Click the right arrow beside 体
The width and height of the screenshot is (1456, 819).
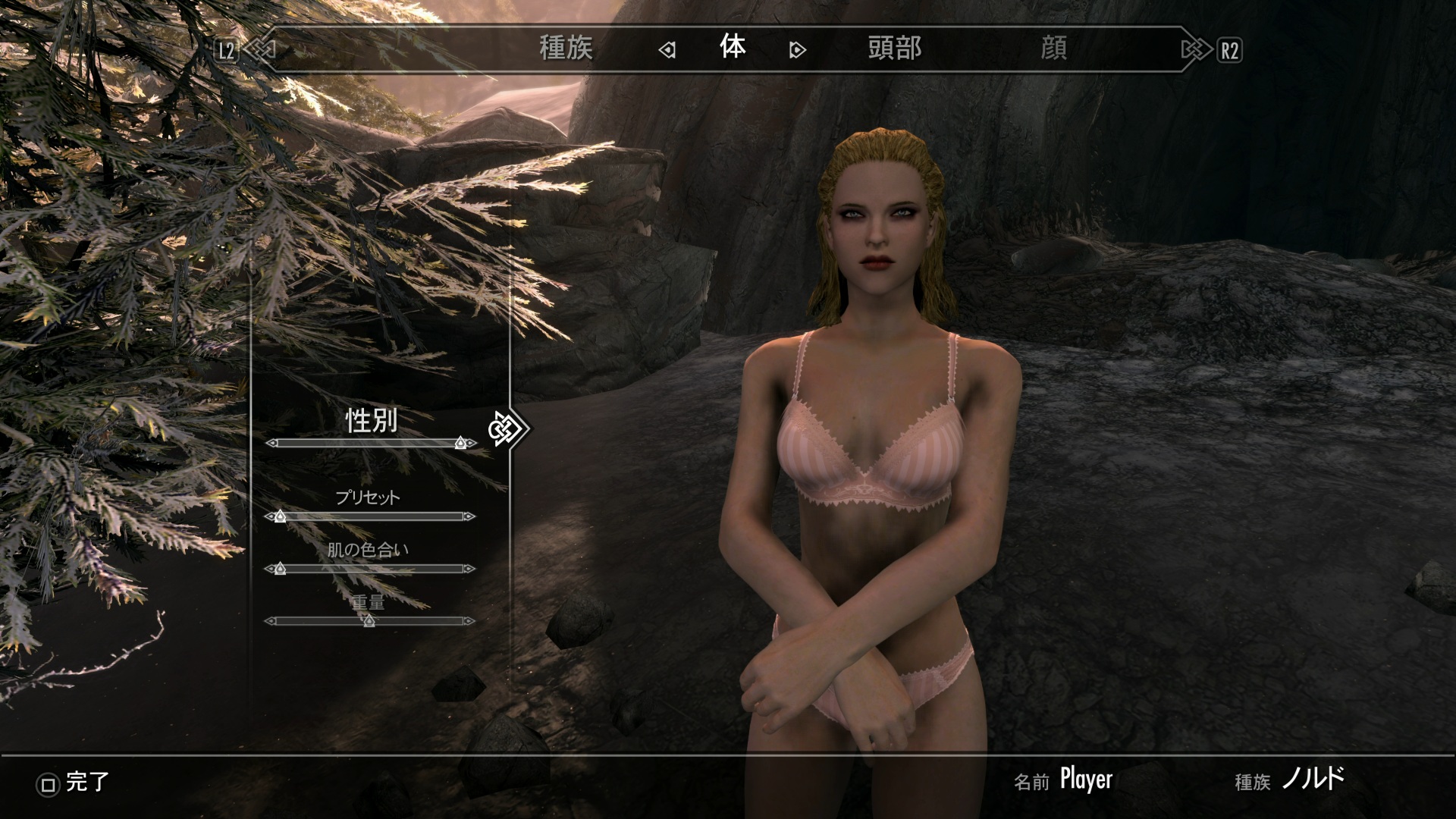797,51
